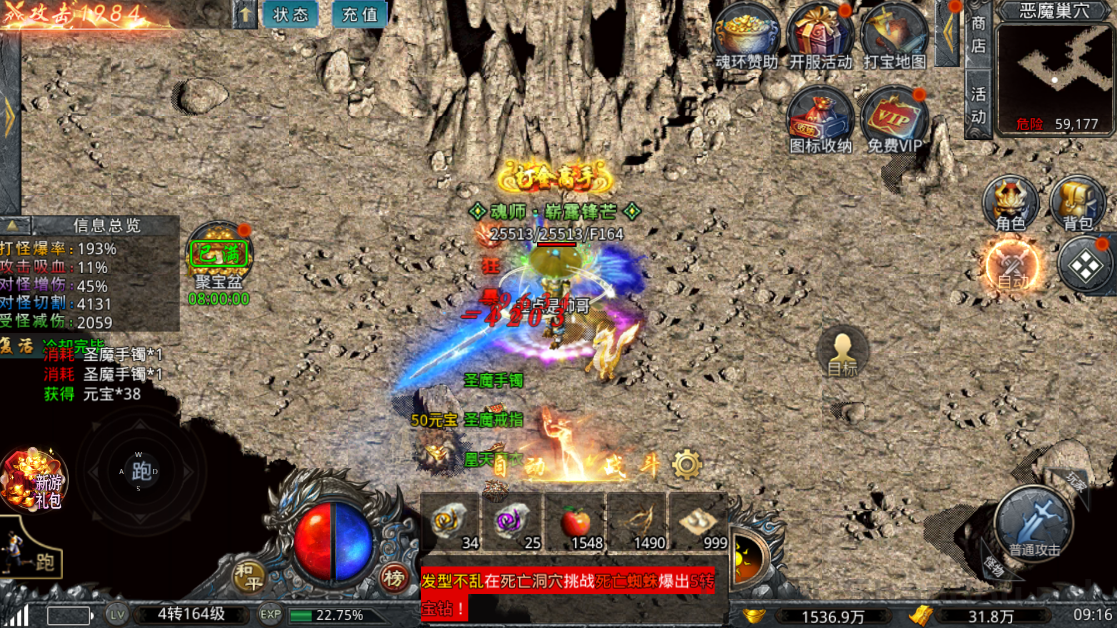The width and height of the screenshot is (1117, 628).
Task: Open the 充值 recharge shop
Action: [x=360, y=14]
